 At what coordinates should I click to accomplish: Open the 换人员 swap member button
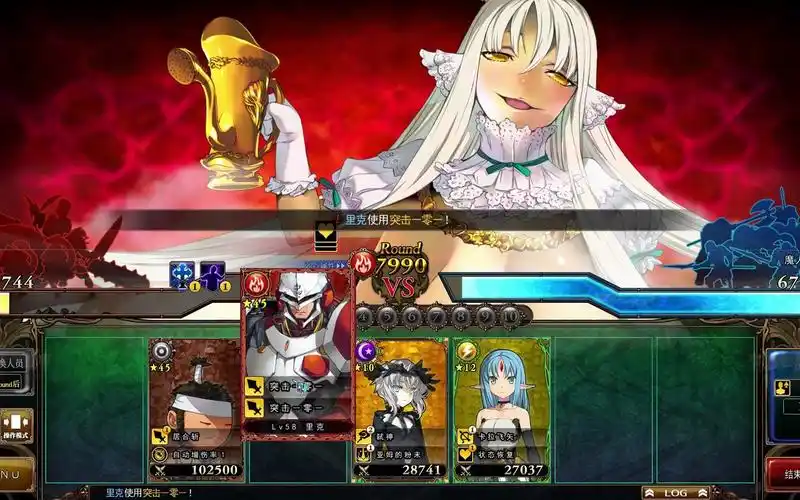[14, 362]
